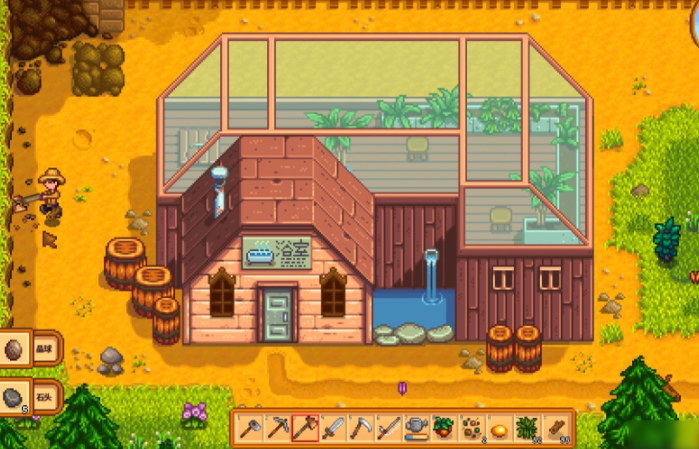Select the pickaxe hotbar slot
699x449 pixels.
[278, 429]
